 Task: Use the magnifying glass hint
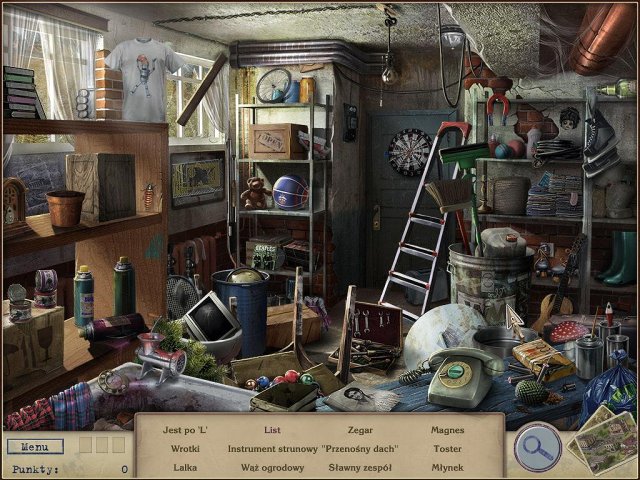[x=536, y=447]
